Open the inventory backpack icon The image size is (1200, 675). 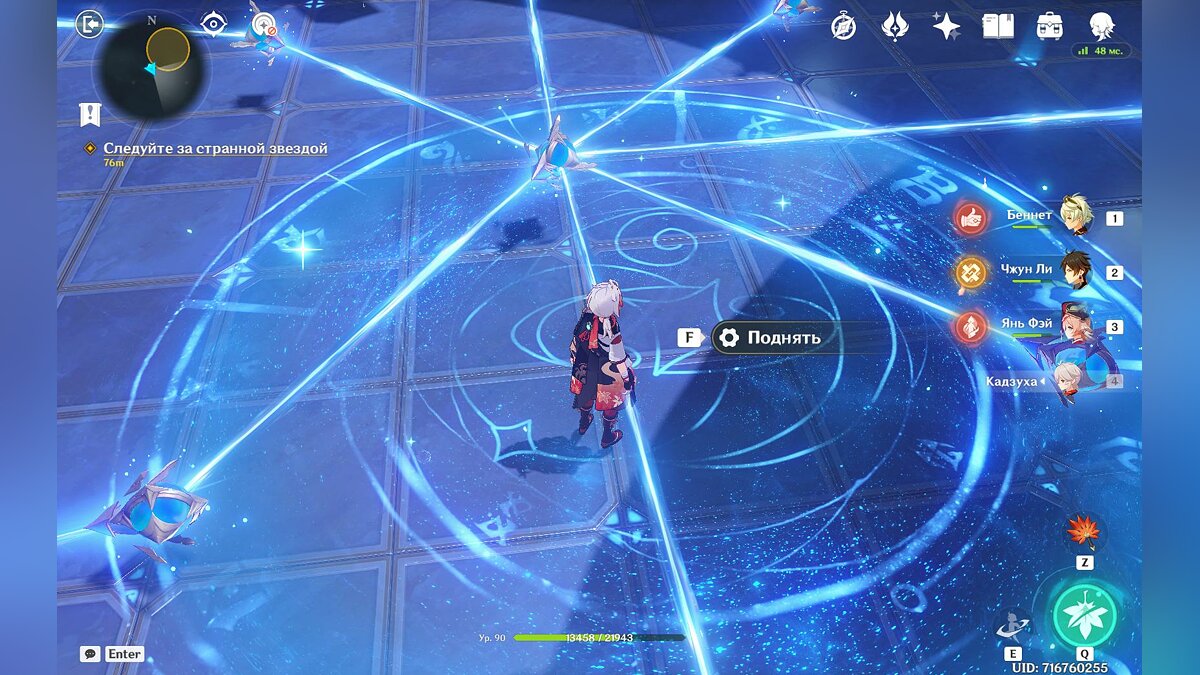tap(1049, 27)
